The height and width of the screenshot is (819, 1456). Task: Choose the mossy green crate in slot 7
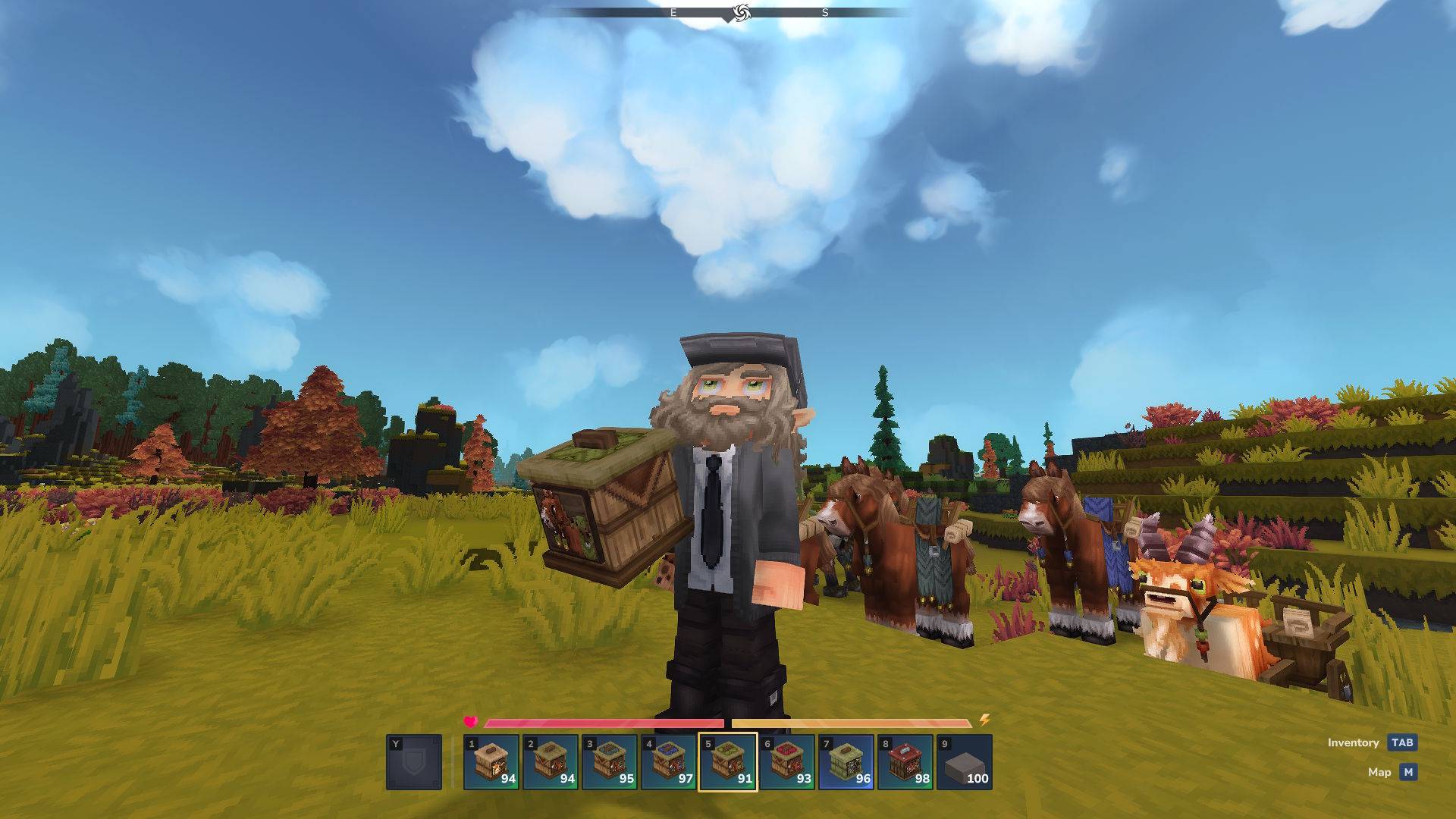click(x=846, y=762)
